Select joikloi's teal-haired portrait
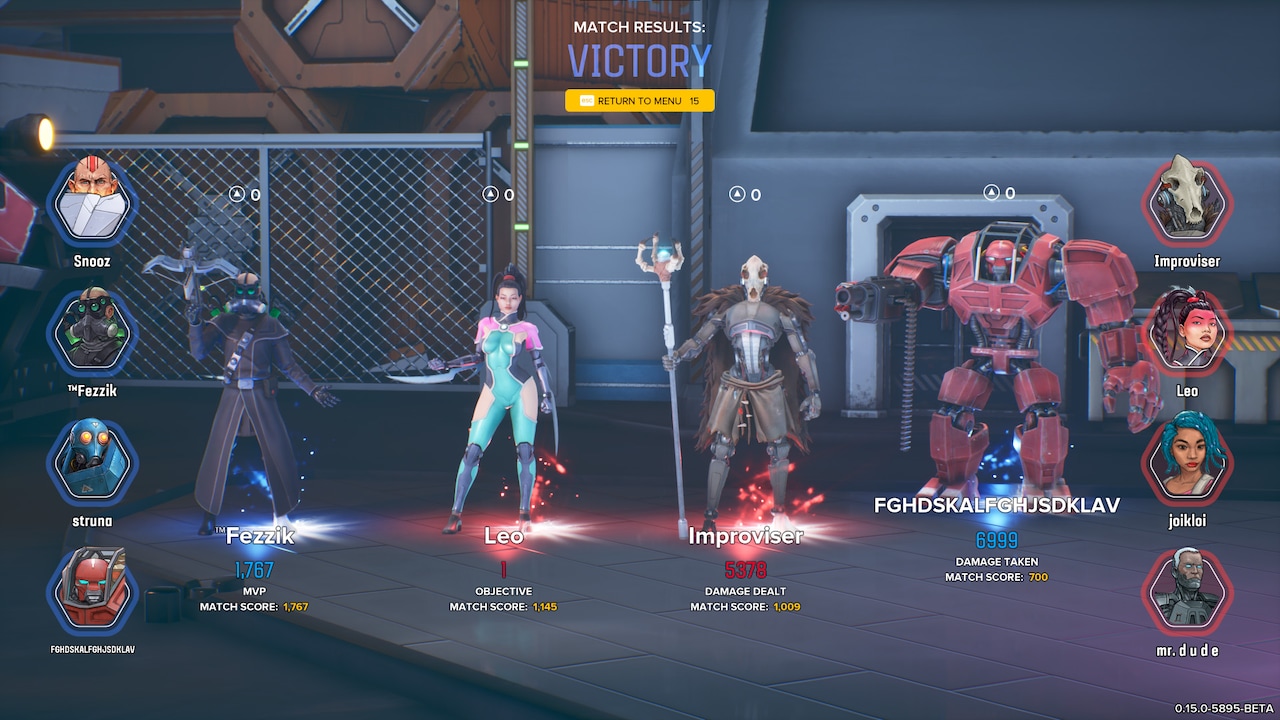This screenshot has height=720, width=1280. tap(1187, 461)
